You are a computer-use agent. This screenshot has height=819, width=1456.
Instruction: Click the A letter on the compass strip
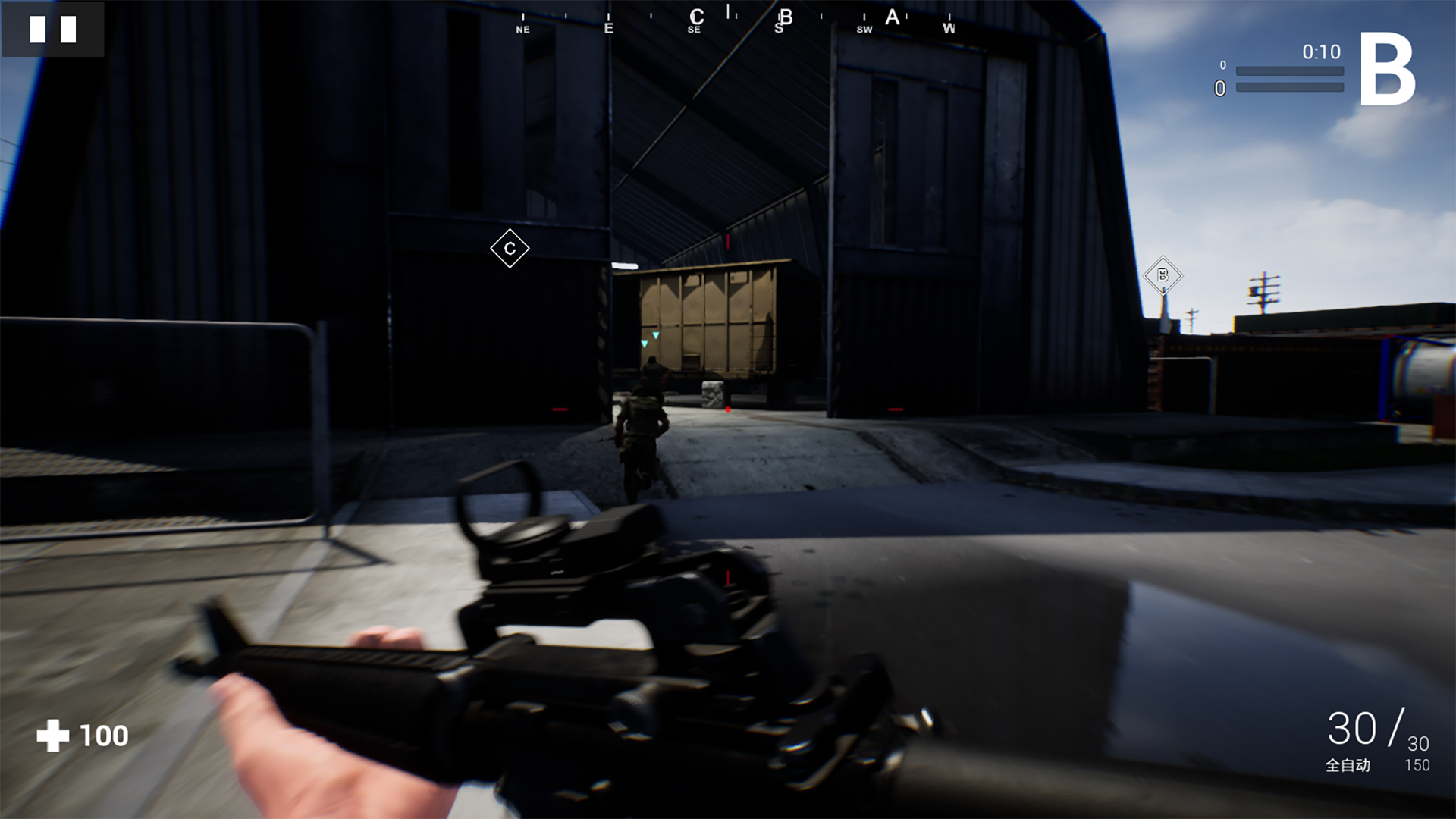point(893,17)
